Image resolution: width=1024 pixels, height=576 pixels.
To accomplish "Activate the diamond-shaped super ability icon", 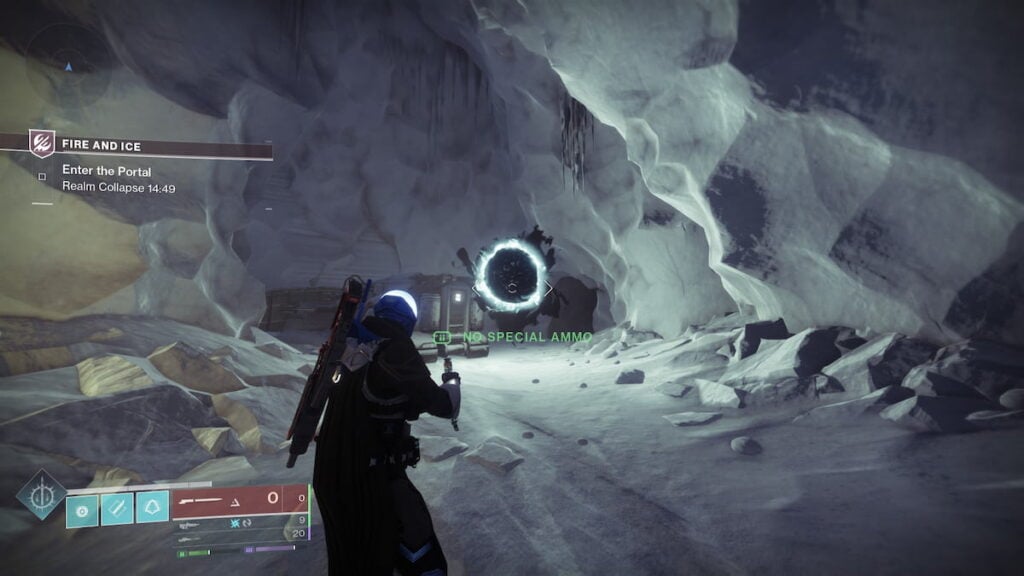I will (41, 496).
